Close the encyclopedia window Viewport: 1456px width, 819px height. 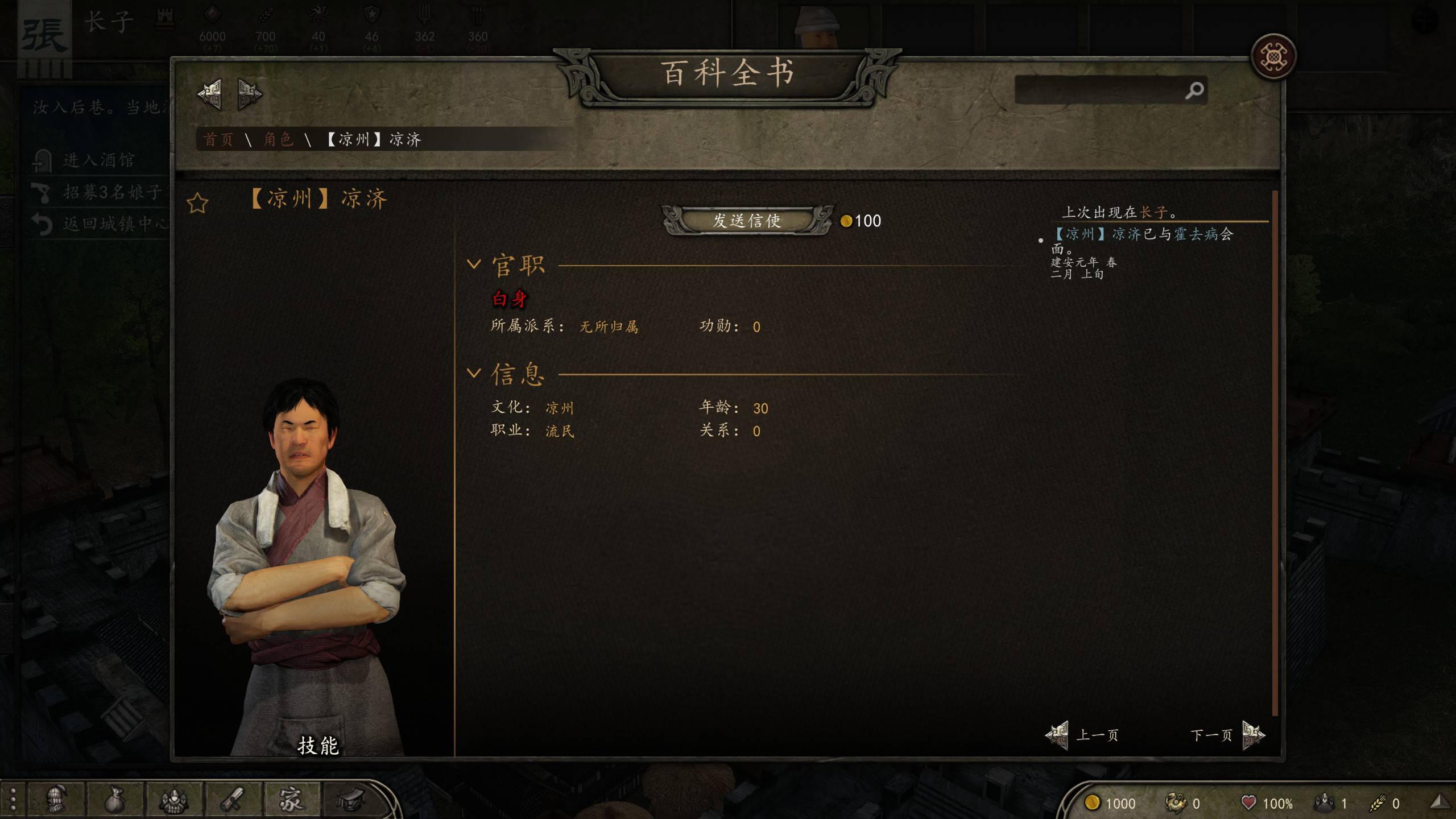1273,56
